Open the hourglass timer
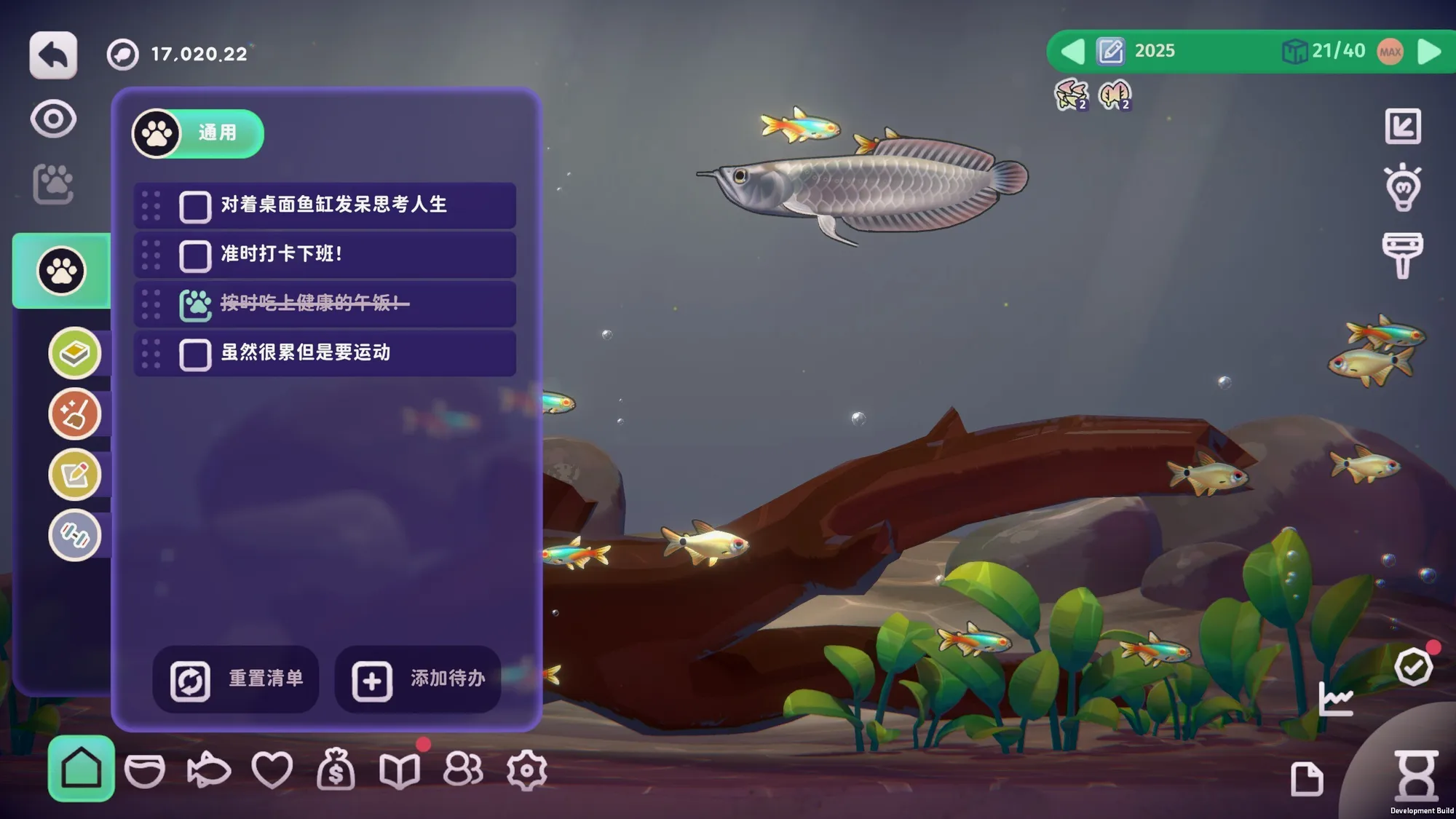The height and width of the screenshot is (819, 1456). point(1416,776)
